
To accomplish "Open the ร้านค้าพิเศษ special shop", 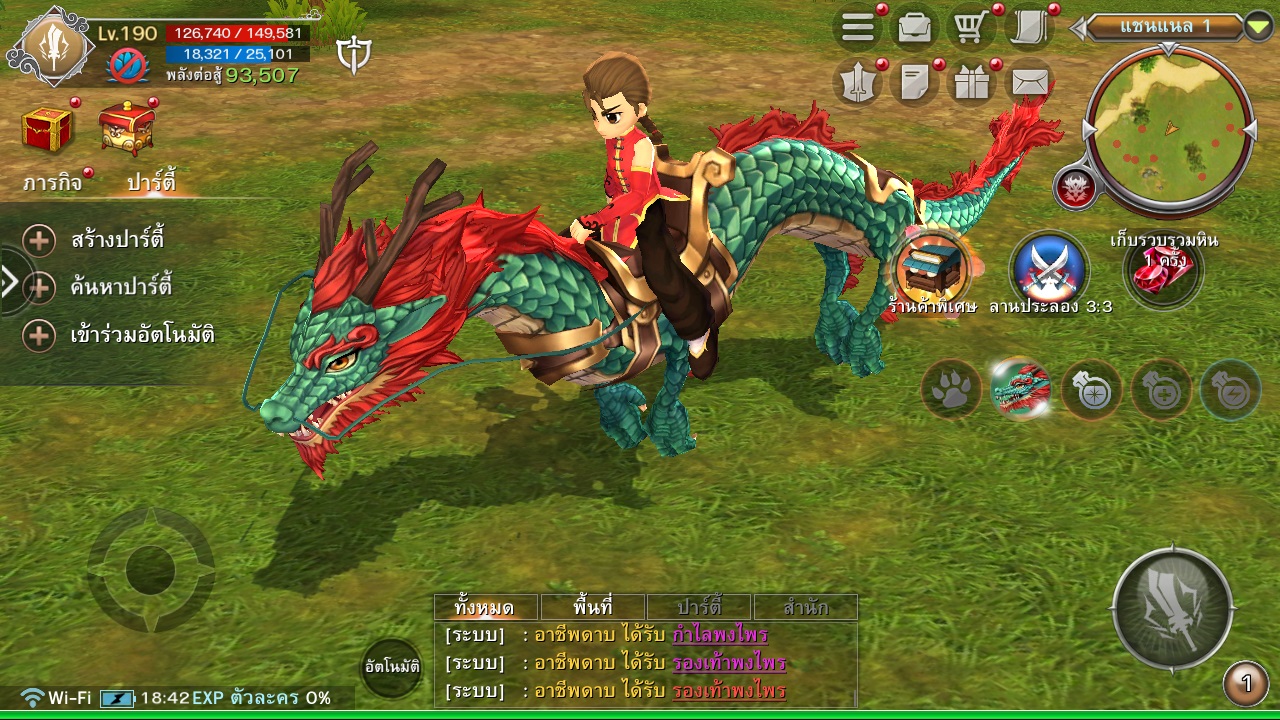I will (x=930, y=268).
